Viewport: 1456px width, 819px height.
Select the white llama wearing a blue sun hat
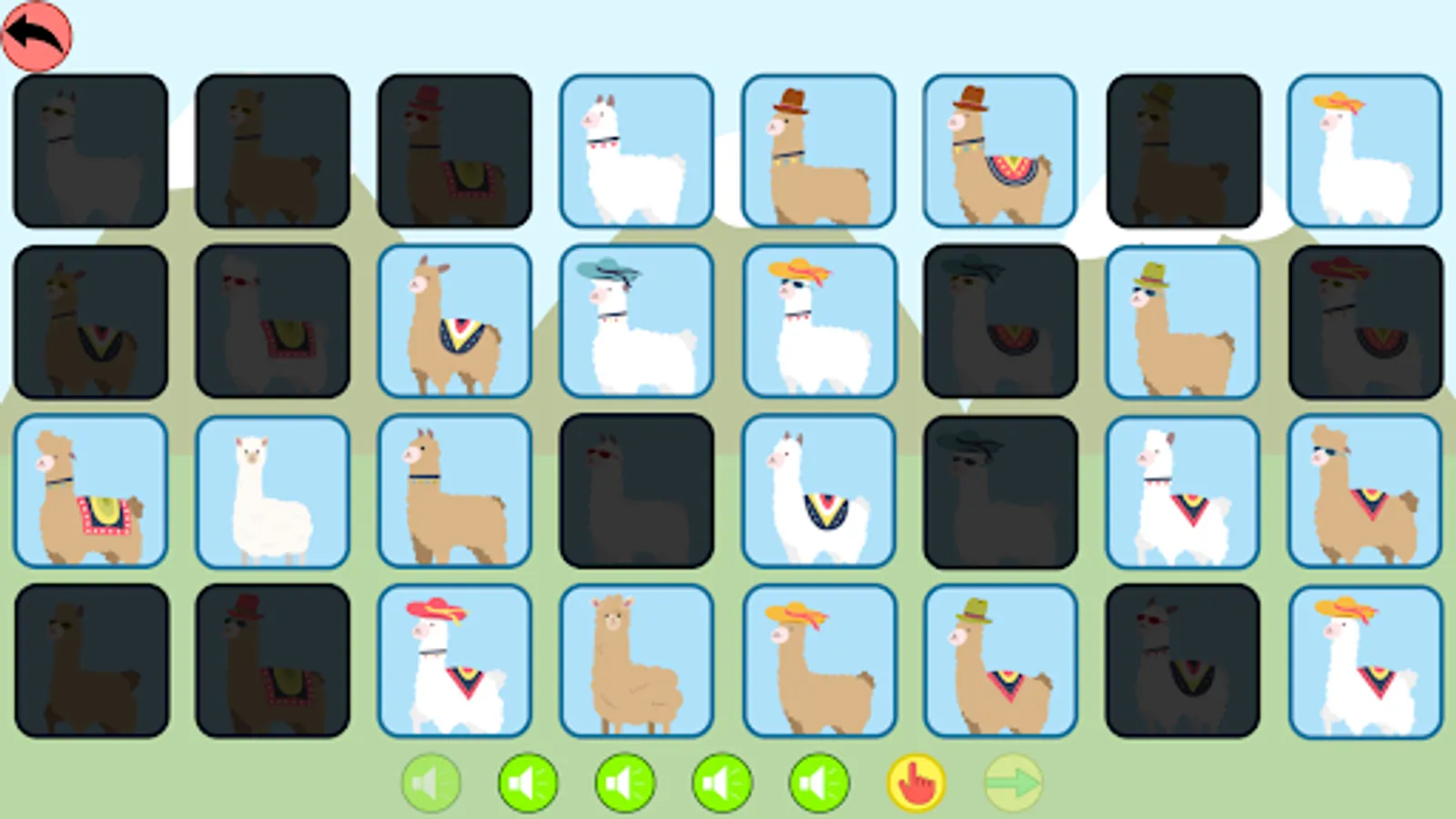[x=636, y=320]
